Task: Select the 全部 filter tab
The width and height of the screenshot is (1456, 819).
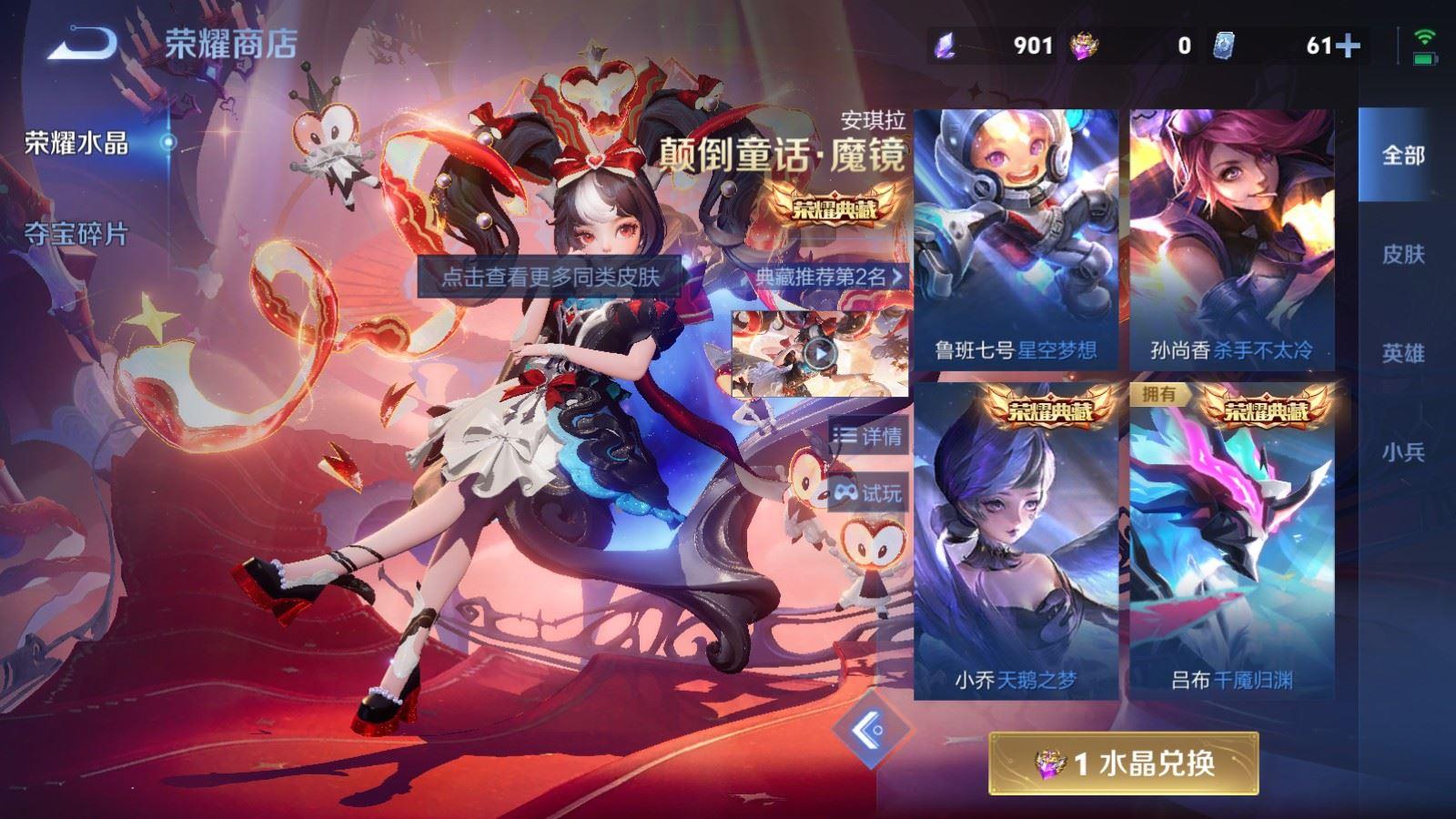Action: click(1405, 155)
